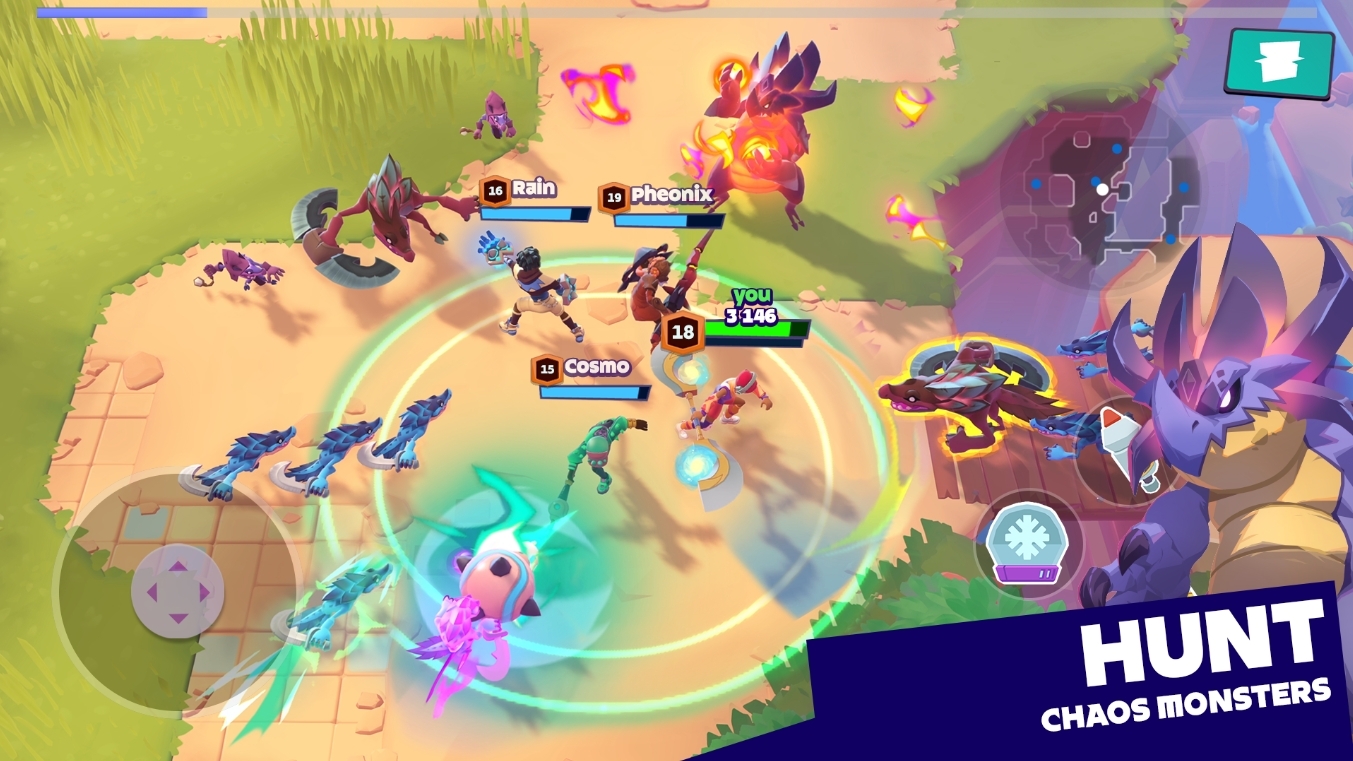Tap Pheonix's level 19 badge
This screenshot has width=1353, height=761.
(615, 196)
